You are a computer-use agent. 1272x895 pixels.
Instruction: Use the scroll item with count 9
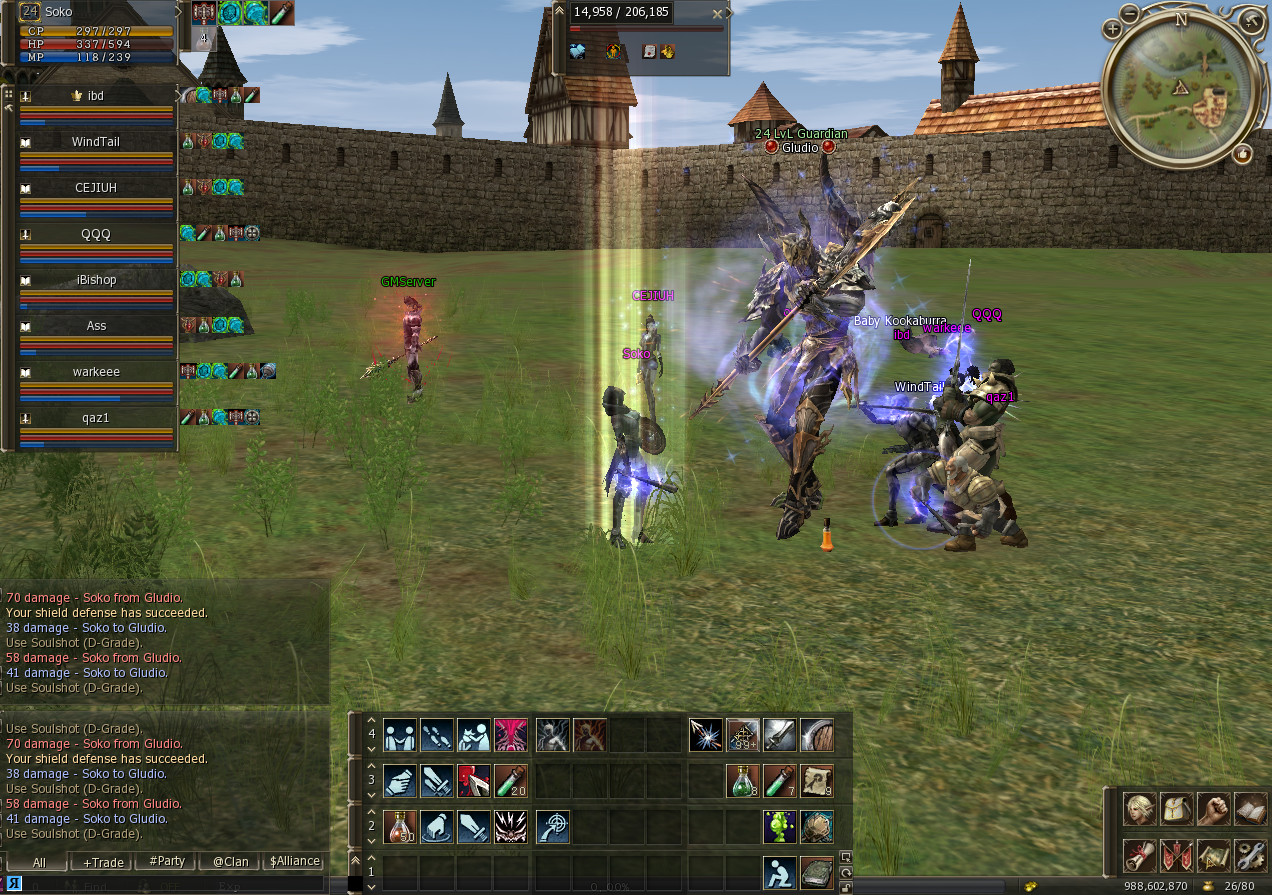click(817, 781)
